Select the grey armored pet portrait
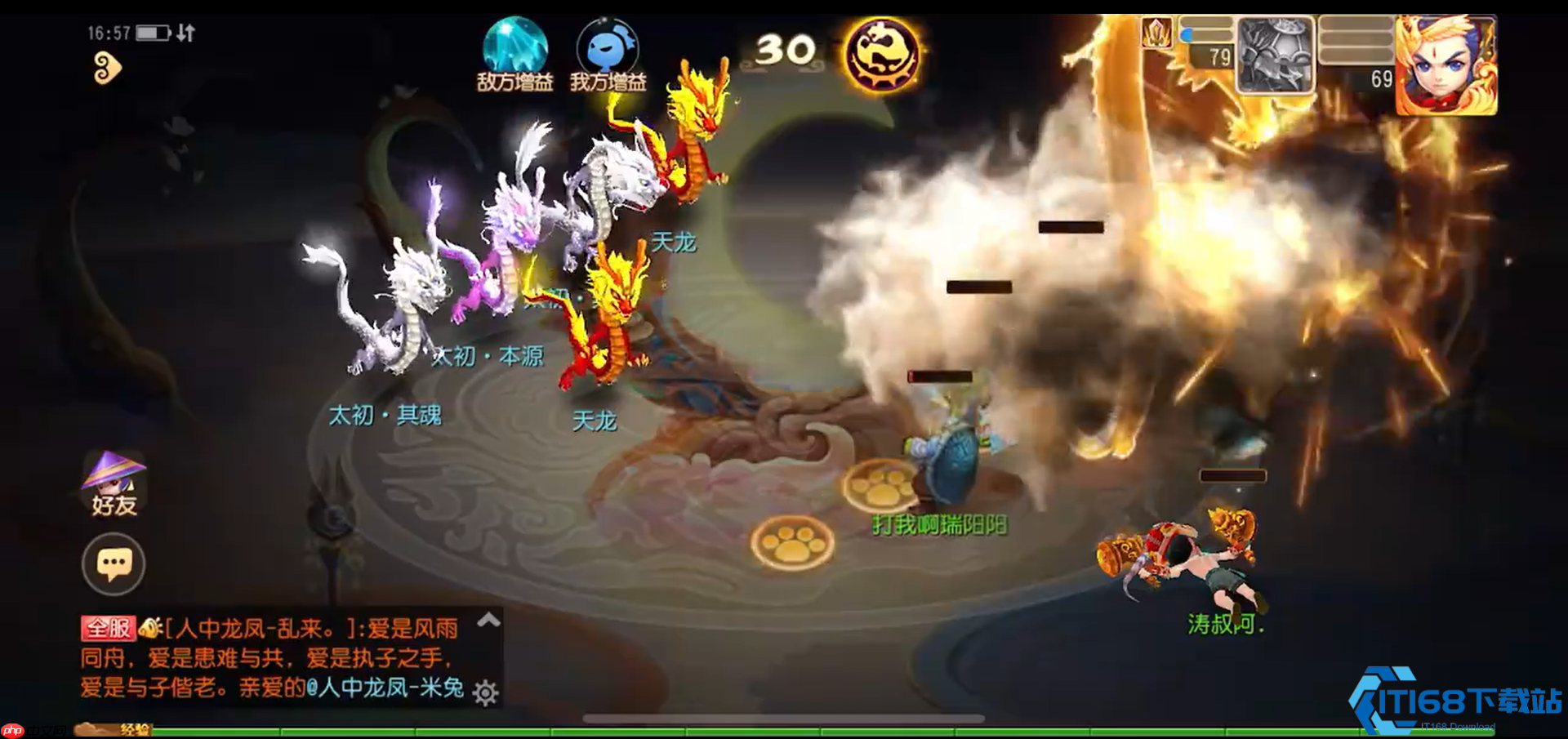 point(1275,56)
